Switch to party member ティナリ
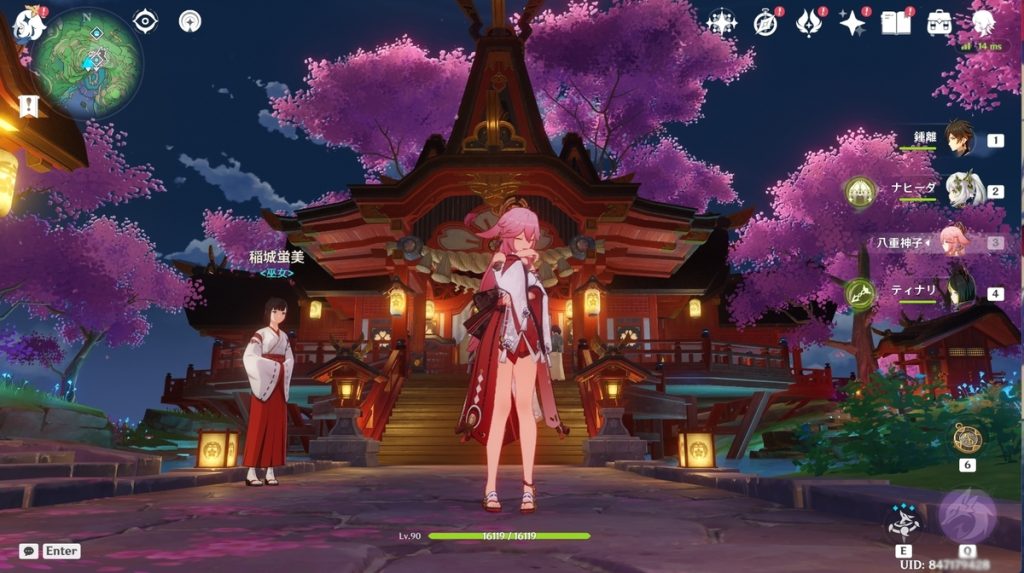1024x573 pixels. pos(961,292)
